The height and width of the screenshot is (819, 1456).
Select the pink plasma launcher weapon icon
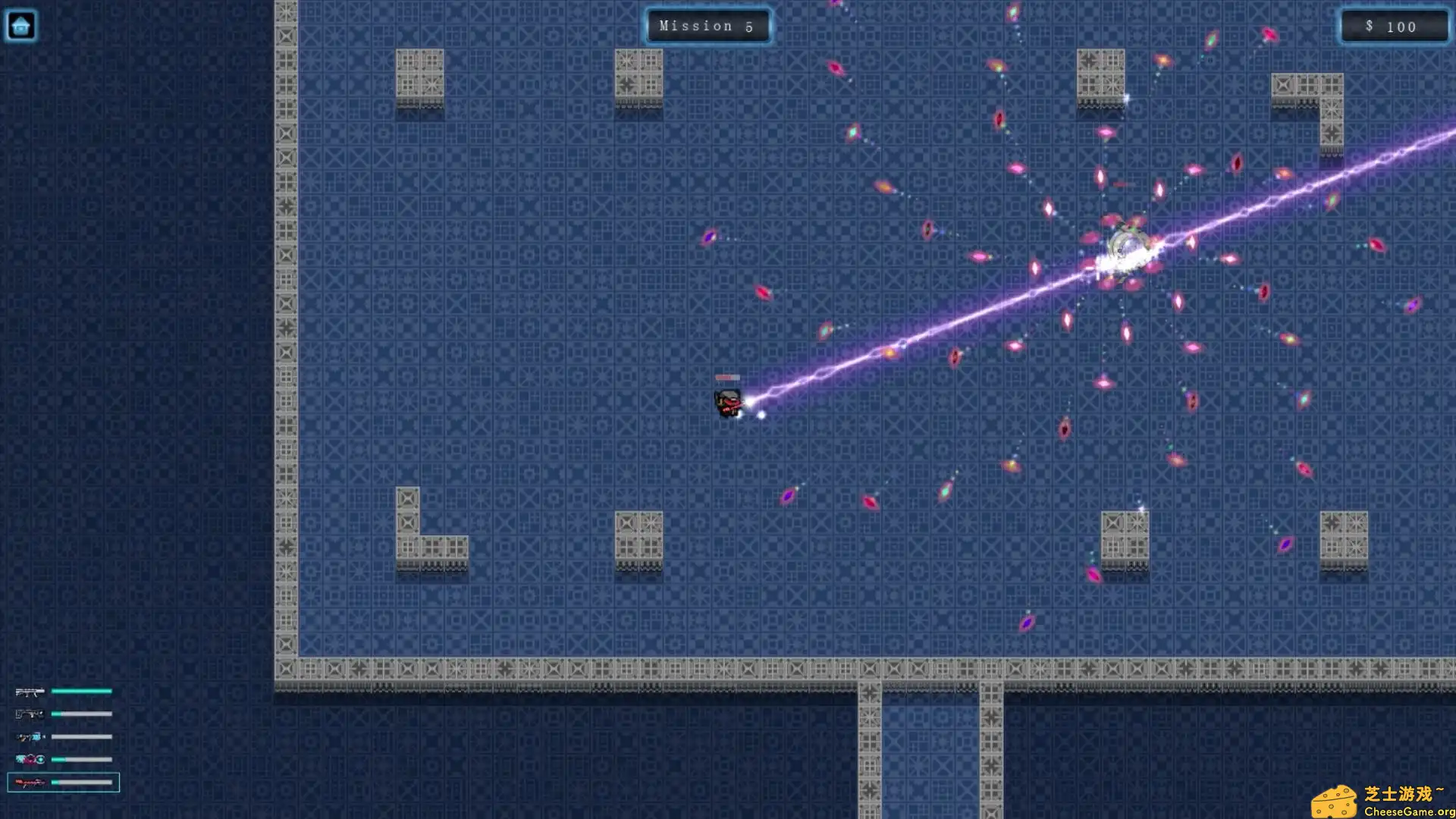click(x=28, y=758)
